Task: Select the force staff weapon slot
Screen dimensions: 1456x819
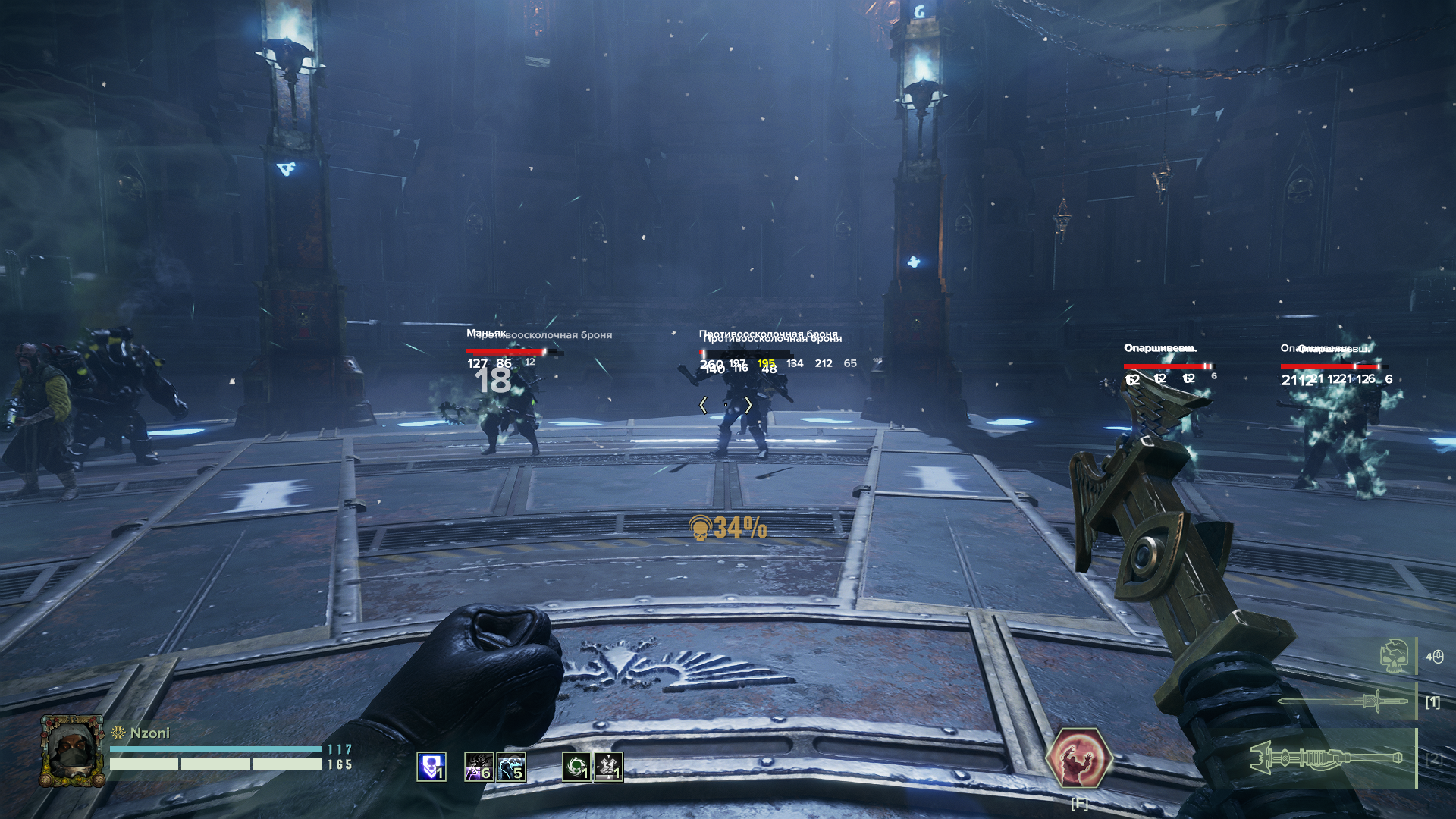Action: [1327, 758]
